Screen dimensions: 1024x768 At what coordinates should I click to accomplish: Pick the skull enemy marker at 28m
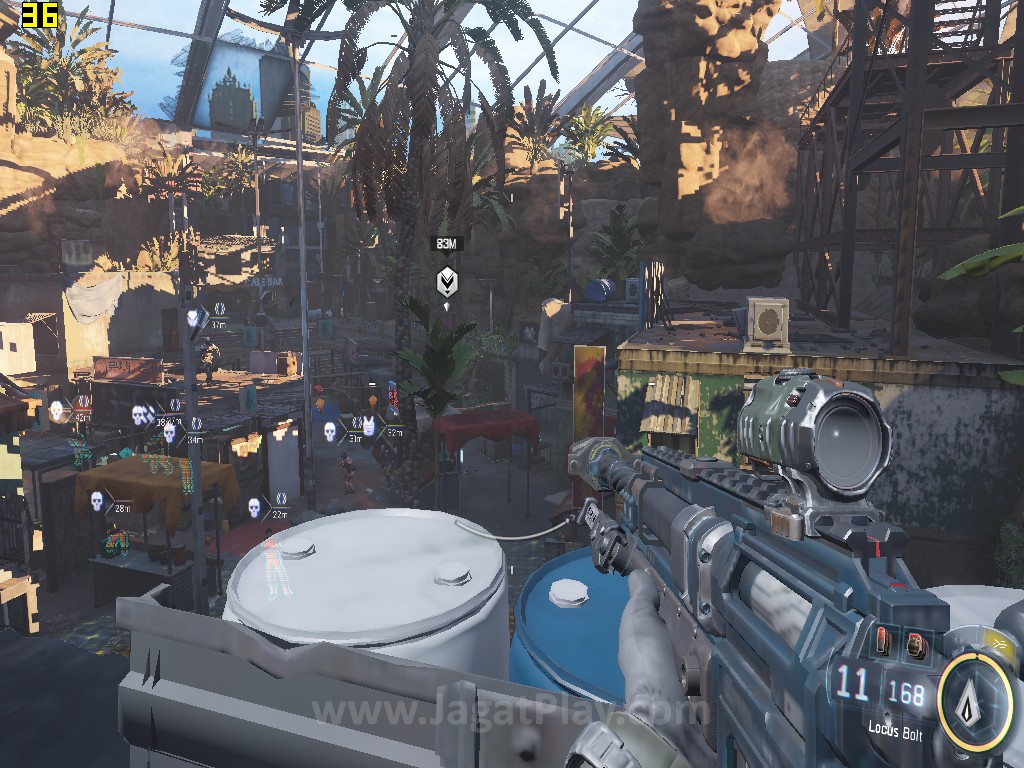(97, 501)
